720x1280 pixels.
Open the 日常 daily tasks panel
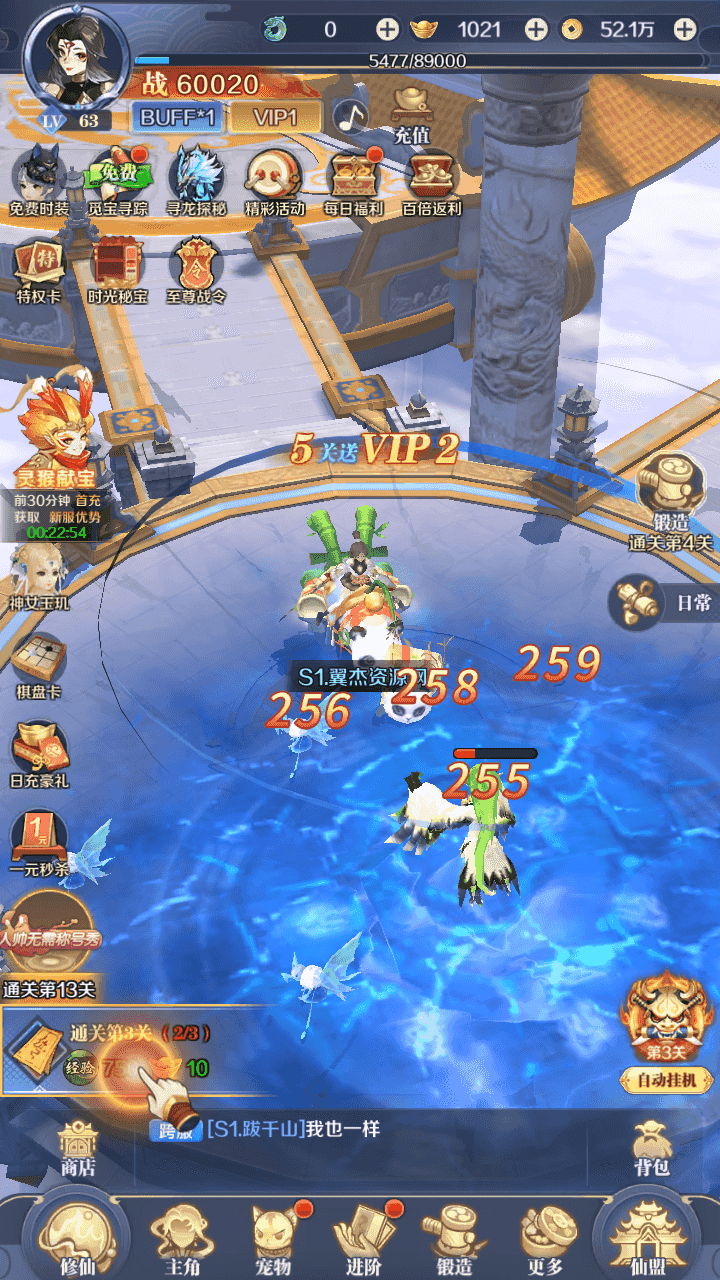click(x=664, y=602)
